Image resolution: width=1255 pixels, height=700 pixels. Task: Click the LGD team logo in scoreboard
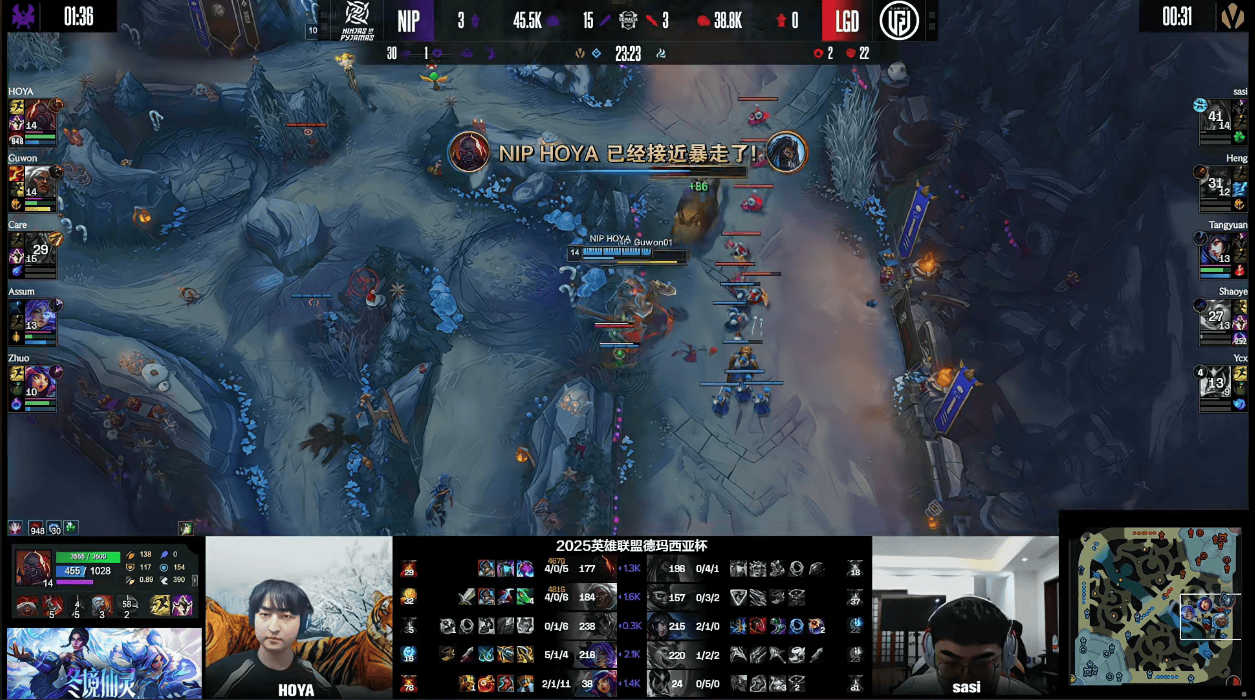(x=899, y=21)
